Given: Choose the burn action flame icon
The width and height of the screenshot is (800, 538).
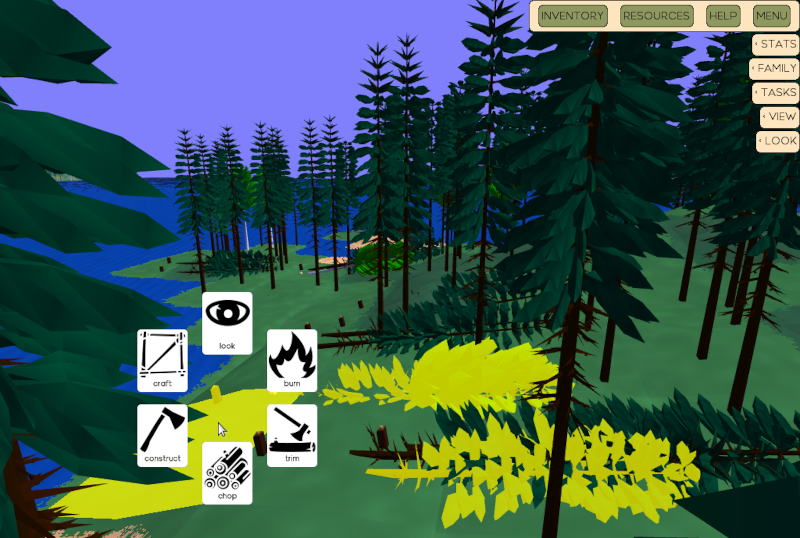Looking at the screenshot, I should coord(292,360).
